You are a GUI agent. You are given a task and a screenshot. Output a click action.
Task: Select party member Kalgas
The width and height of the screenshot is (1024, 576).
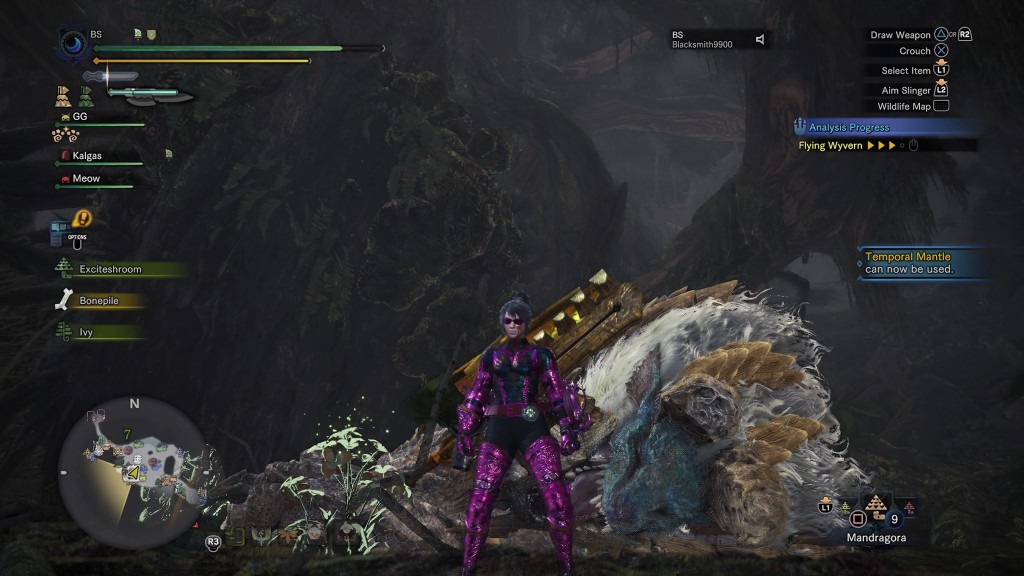(86, 156)
